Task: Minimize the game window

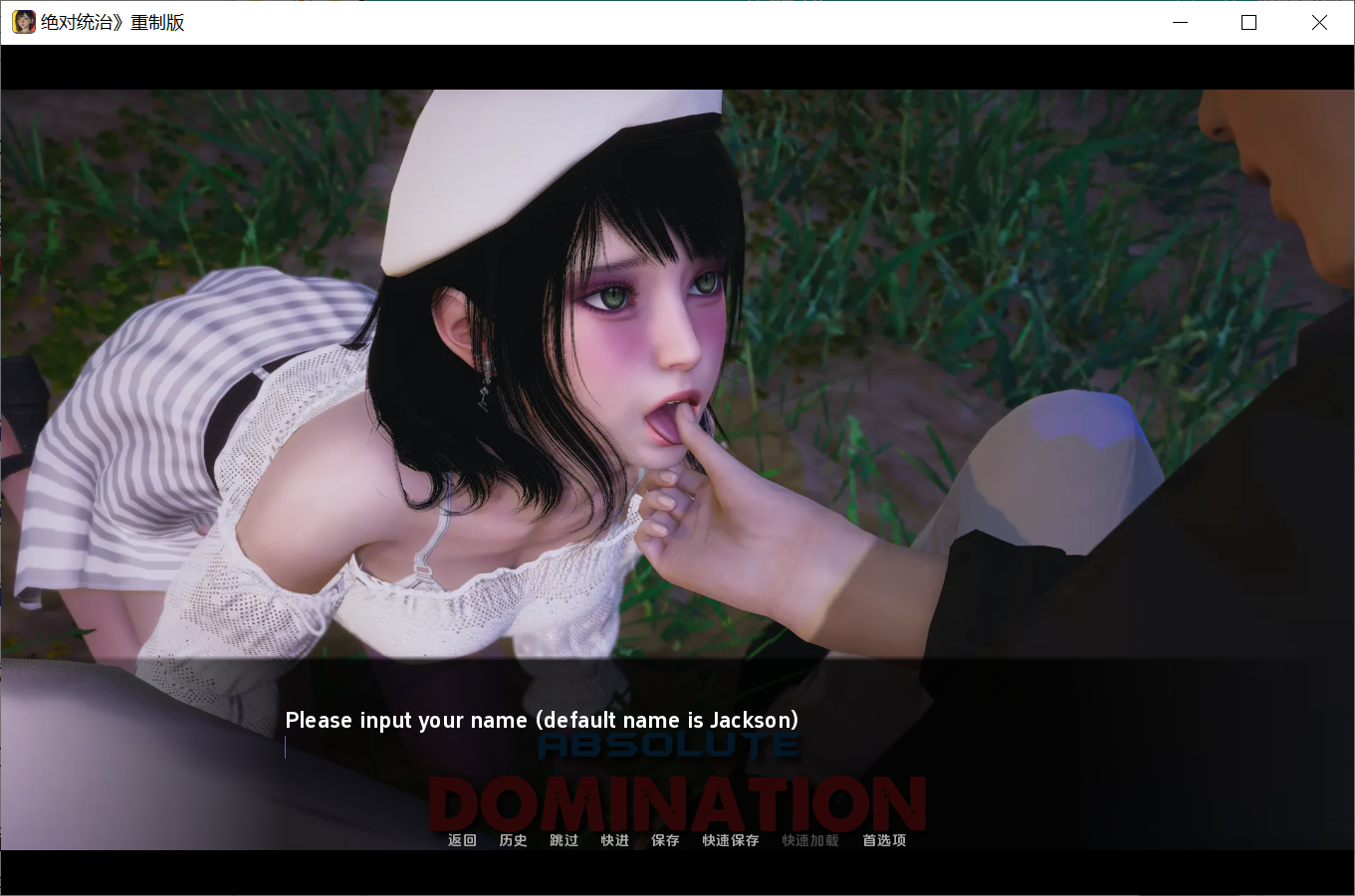Action: pyautogui.click(x=1180, y=22)
